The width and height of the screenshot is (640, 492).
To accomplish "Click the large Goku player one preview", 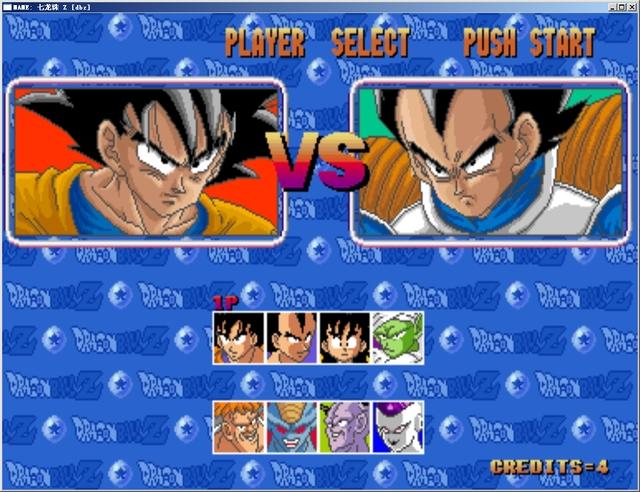I will (148, 160).
